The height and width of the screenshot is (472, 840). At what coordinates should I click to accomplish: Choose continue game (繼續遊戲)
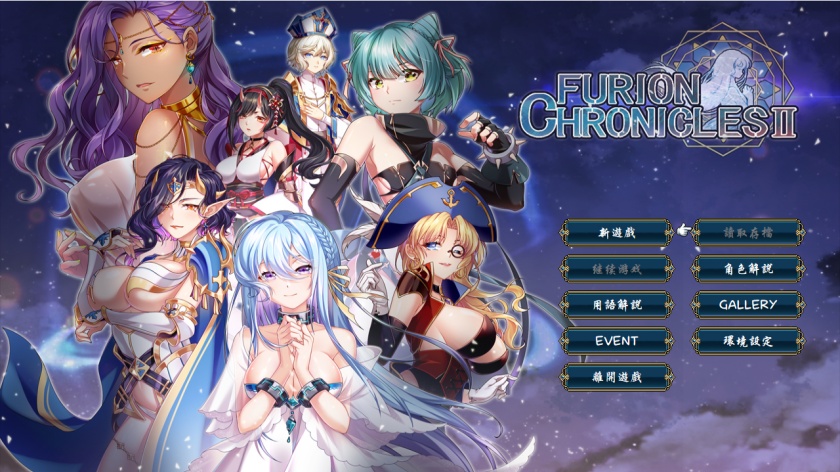point(617,268)
